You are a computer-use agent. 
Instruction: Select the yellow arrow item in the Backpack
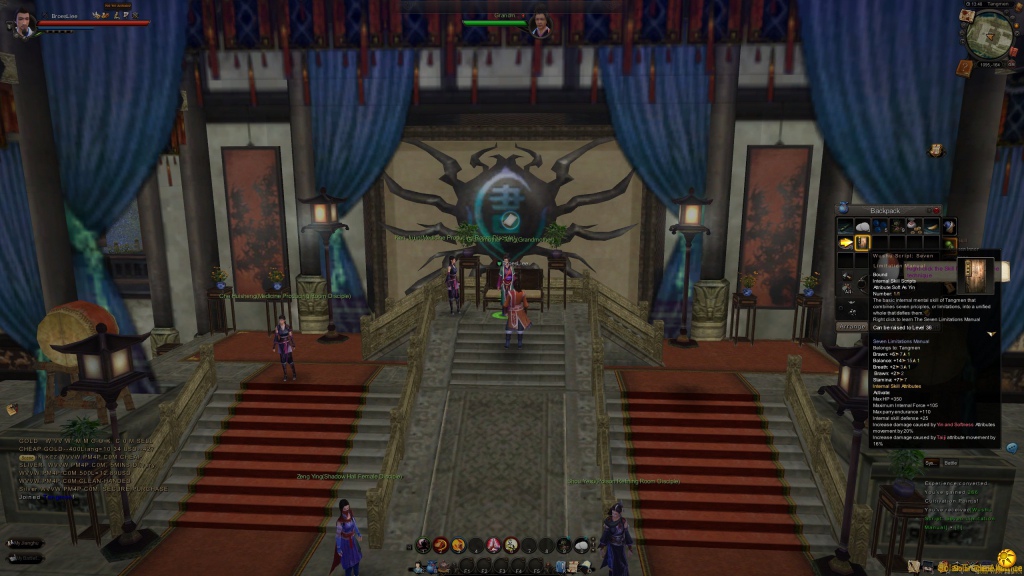[846, 242]
